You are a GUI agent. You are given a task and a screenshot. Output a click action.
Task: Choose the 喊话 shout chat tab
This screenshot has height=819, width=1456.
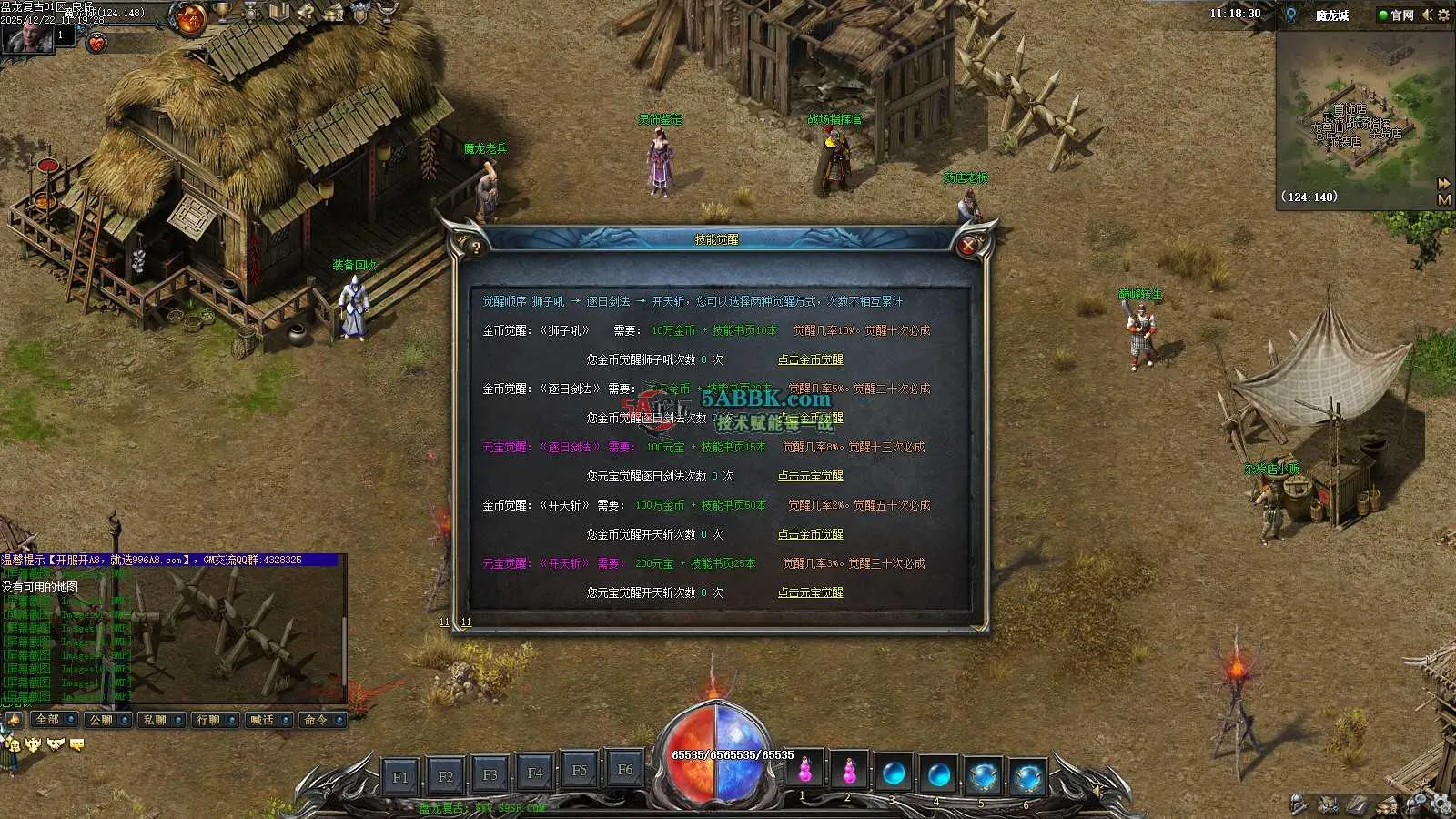pyautogui.click(x=268, y=720)
